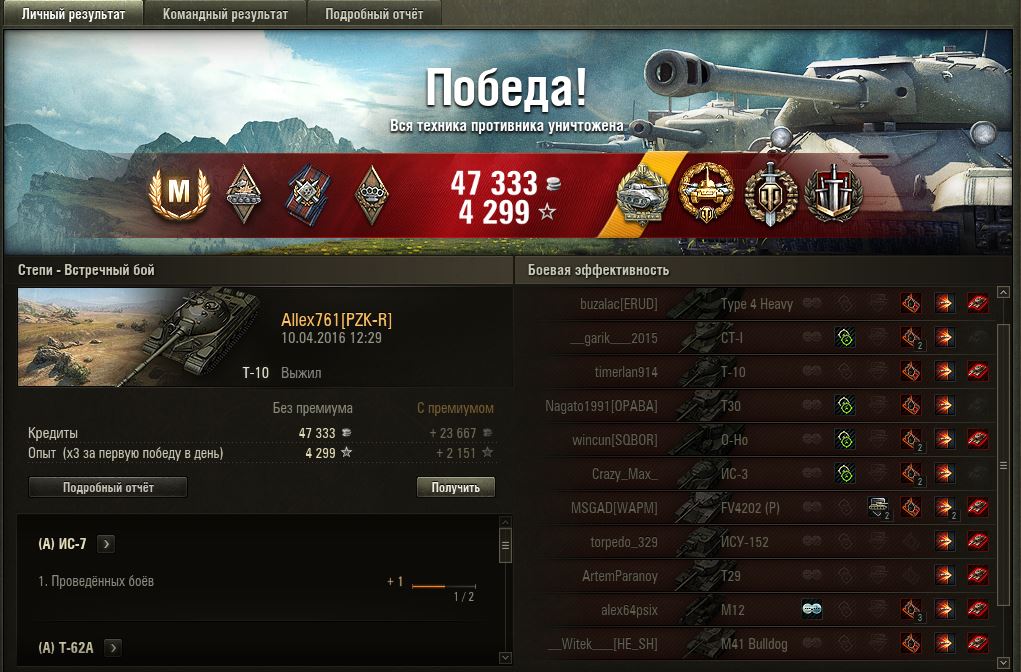Select Crazy_Max_ ИС-3 row
1021x672 pixels.
pyautogui.click(x=700, y=474)
